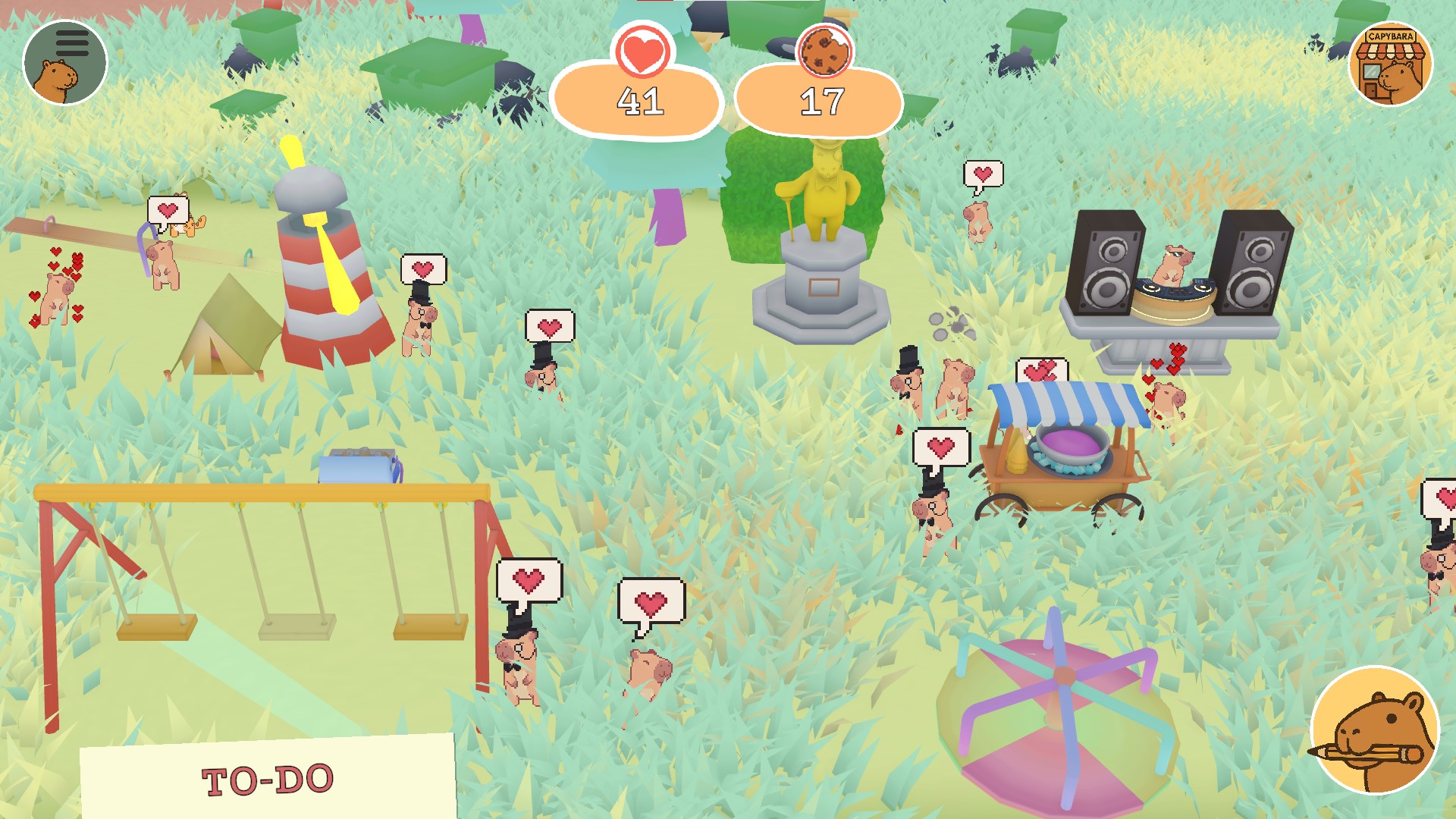
Task: Expand the TO-DO list panel
Action: [268, 779]
